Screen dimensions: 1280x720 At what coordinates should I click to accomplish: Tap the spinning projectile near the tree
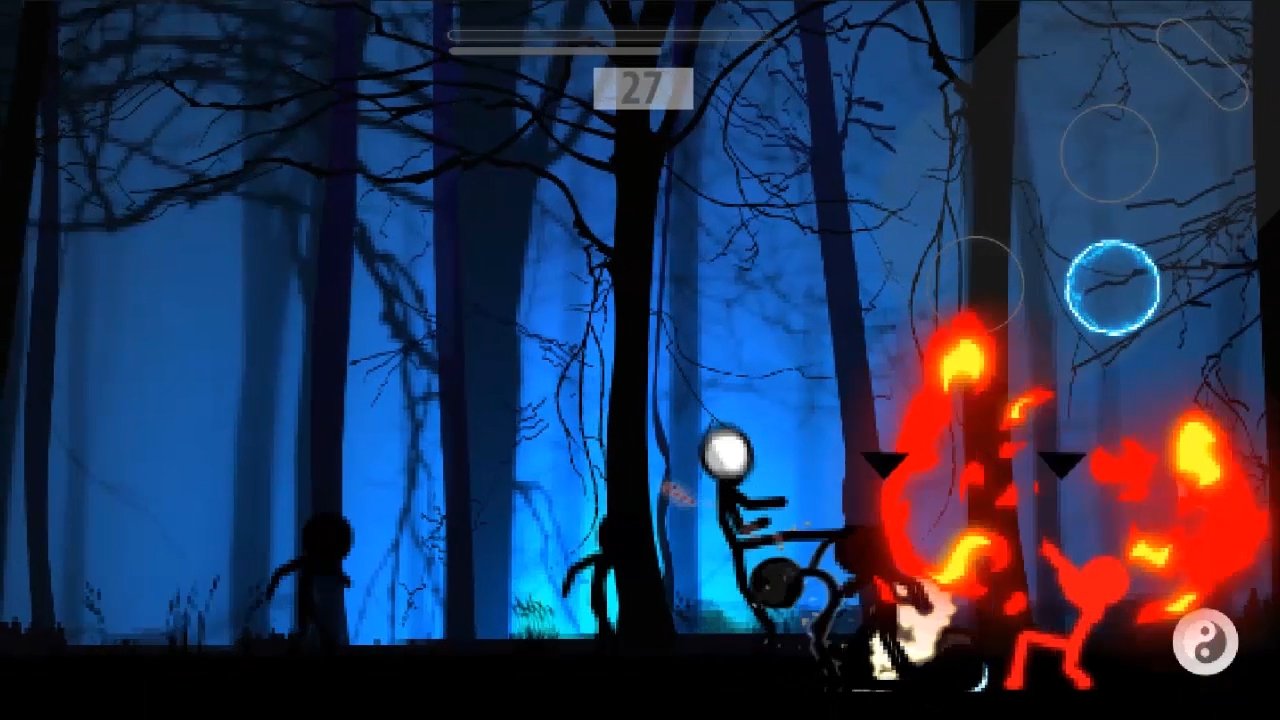tap(679, 492)
